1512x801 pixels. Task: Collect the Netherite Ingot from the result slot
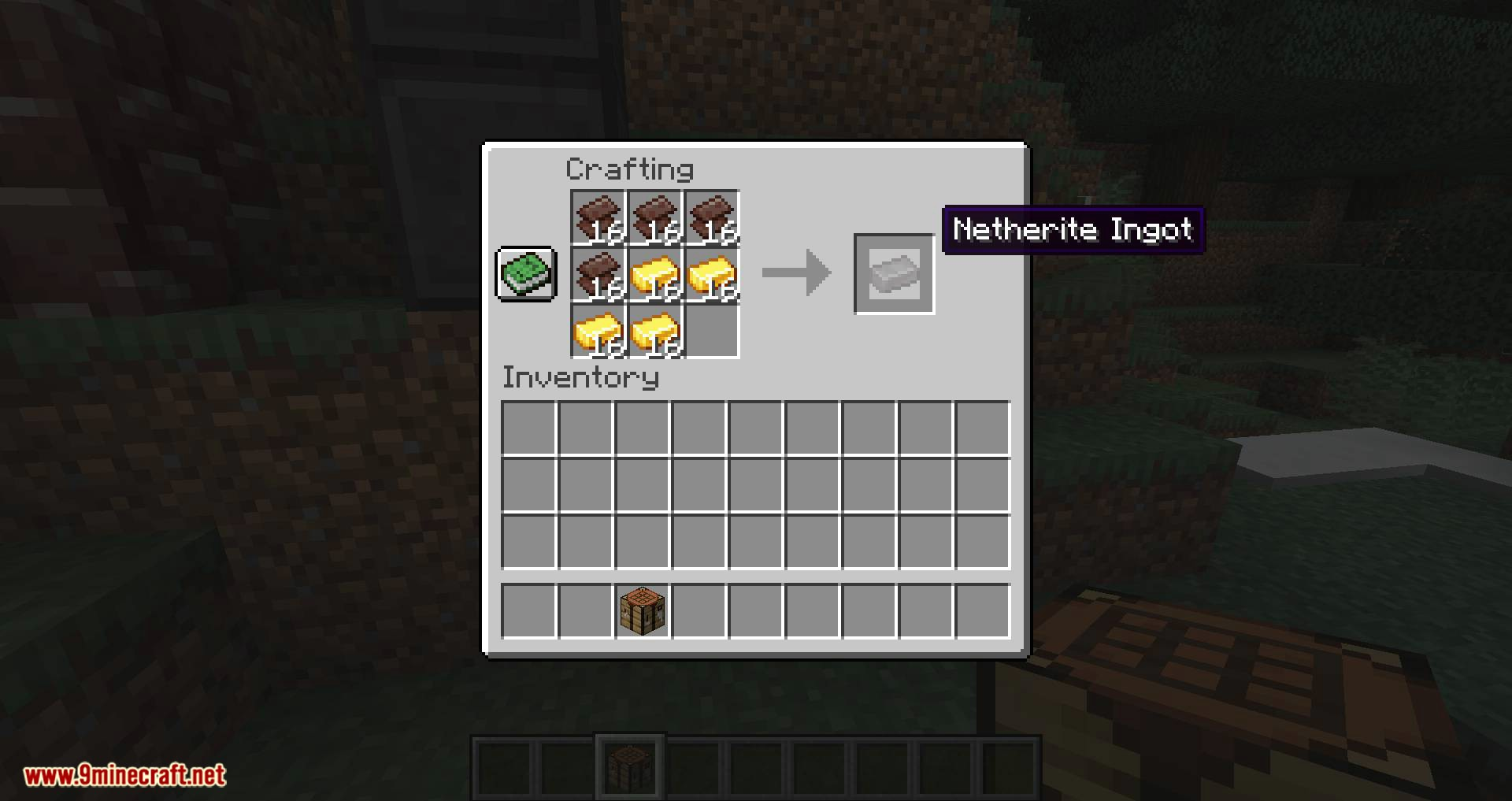click(x=894, y=273)
